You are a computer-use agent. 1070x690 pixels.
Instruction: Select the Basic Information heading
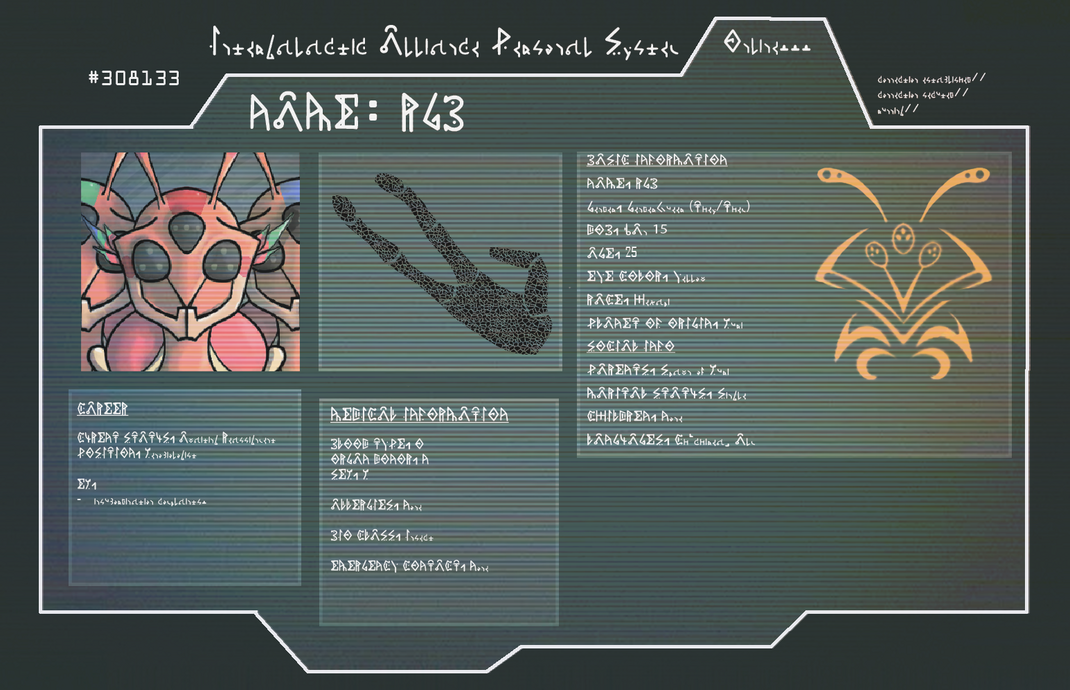click(x=656, y=160)
